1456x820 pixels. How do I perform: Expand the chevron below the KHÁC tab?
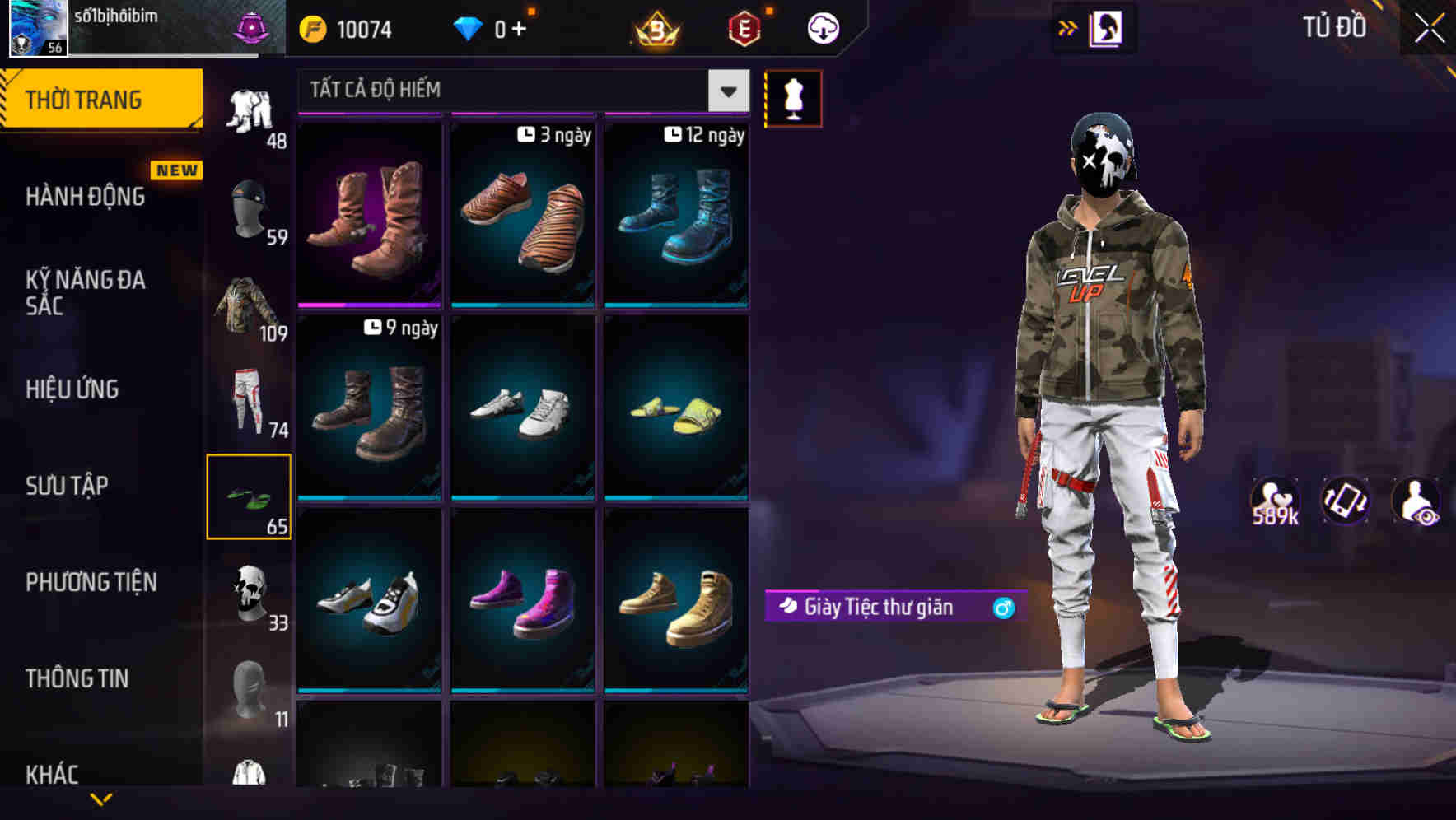tap(103, 800)
